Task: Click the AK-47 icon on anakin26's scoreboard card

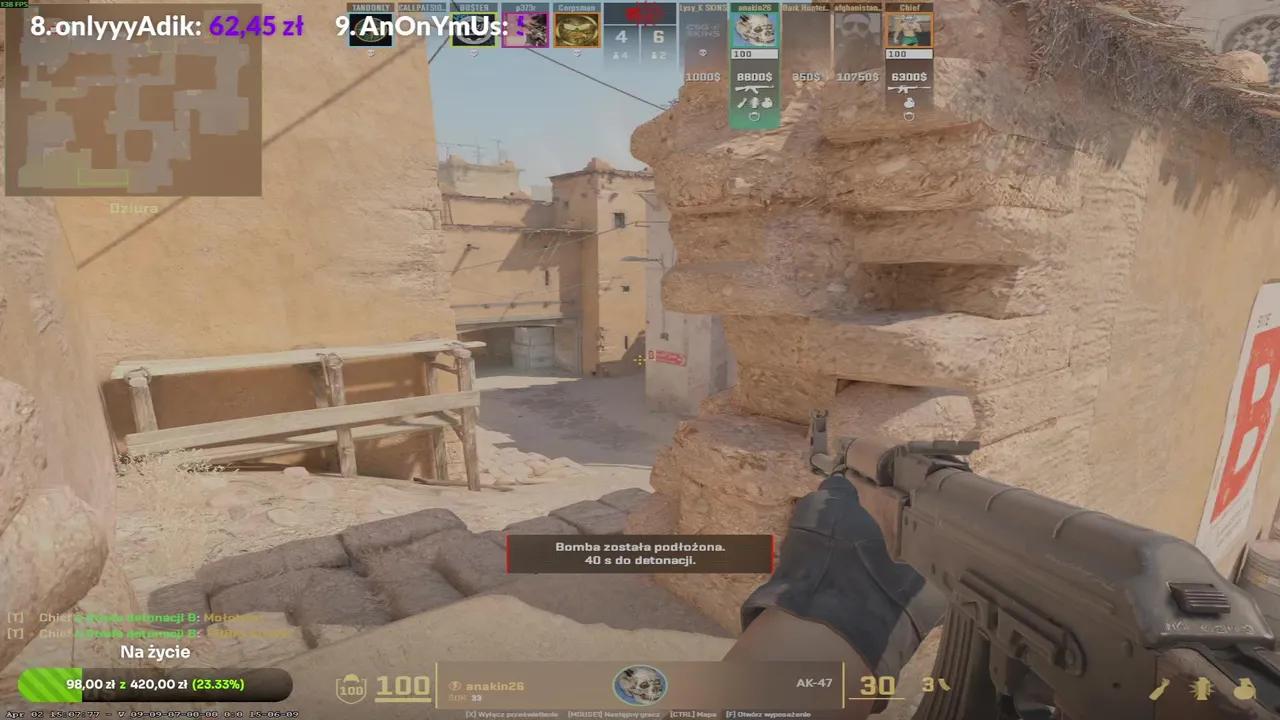Action: point(754,87)
